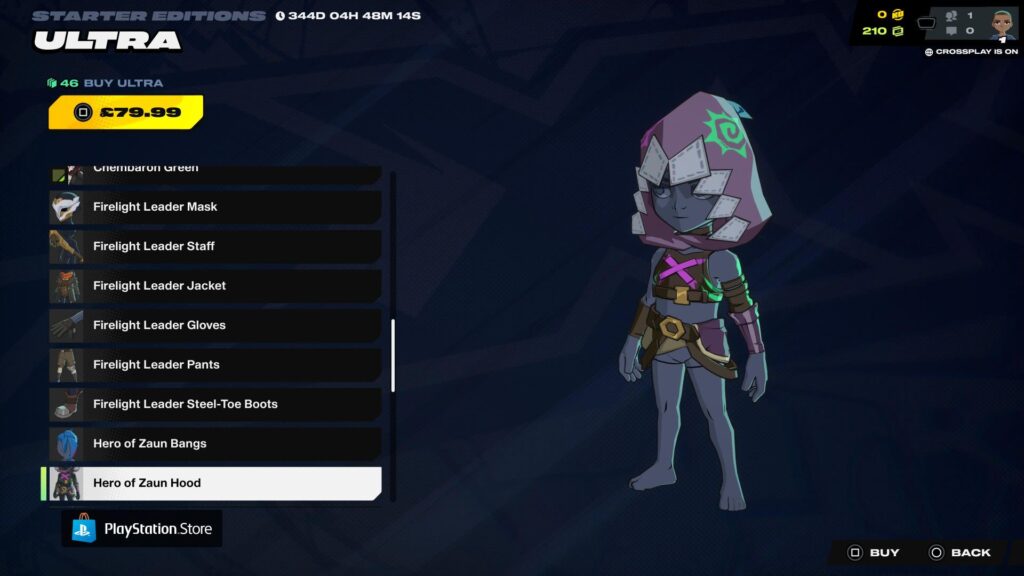Preview the Firelight Leader Jacket
The image size is (1024, 576).
pyautogui.click(x=215, y=286)
